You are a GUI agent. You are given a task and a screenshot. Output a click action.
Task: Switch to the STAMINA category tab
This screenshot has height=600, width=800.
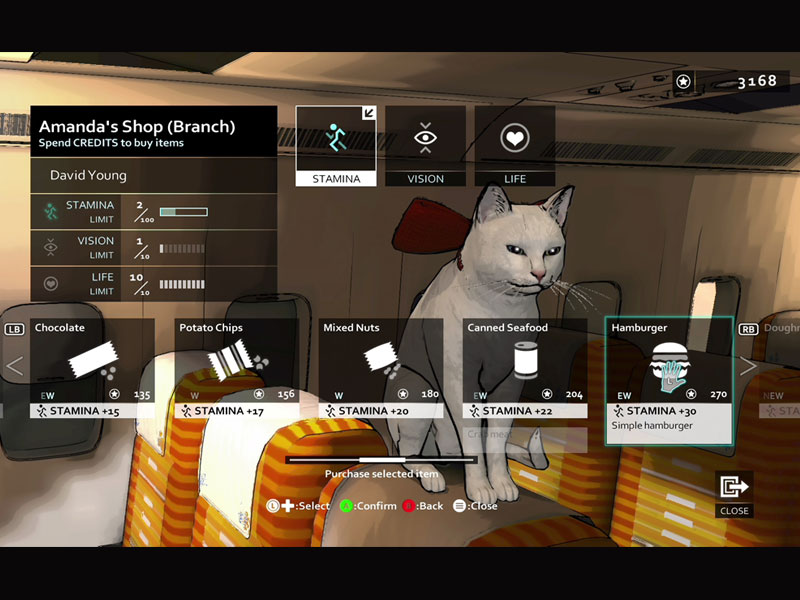point(336,146)
